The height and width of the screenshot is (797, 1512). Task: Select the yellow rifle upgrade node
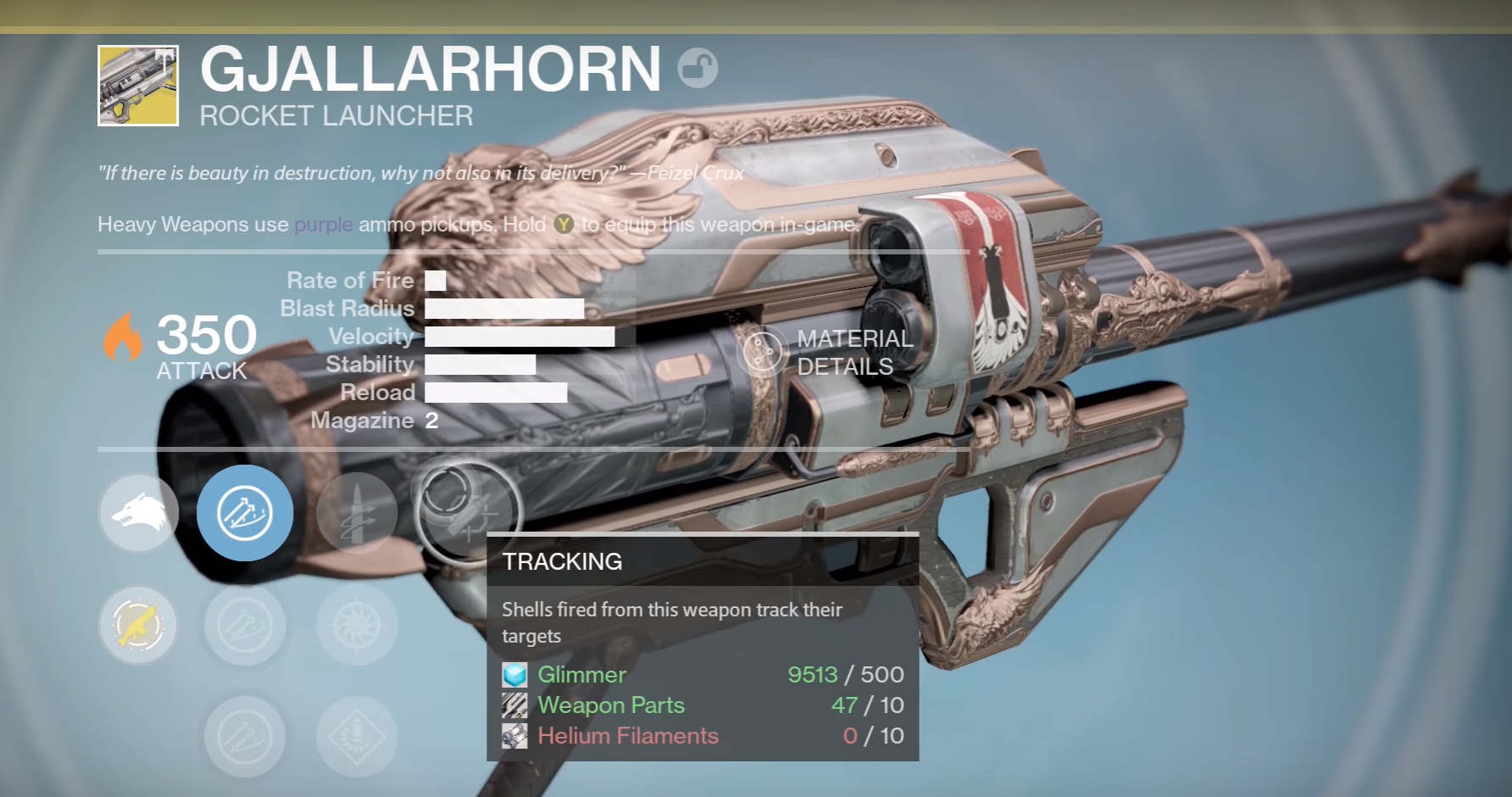[x=138, y=625]
